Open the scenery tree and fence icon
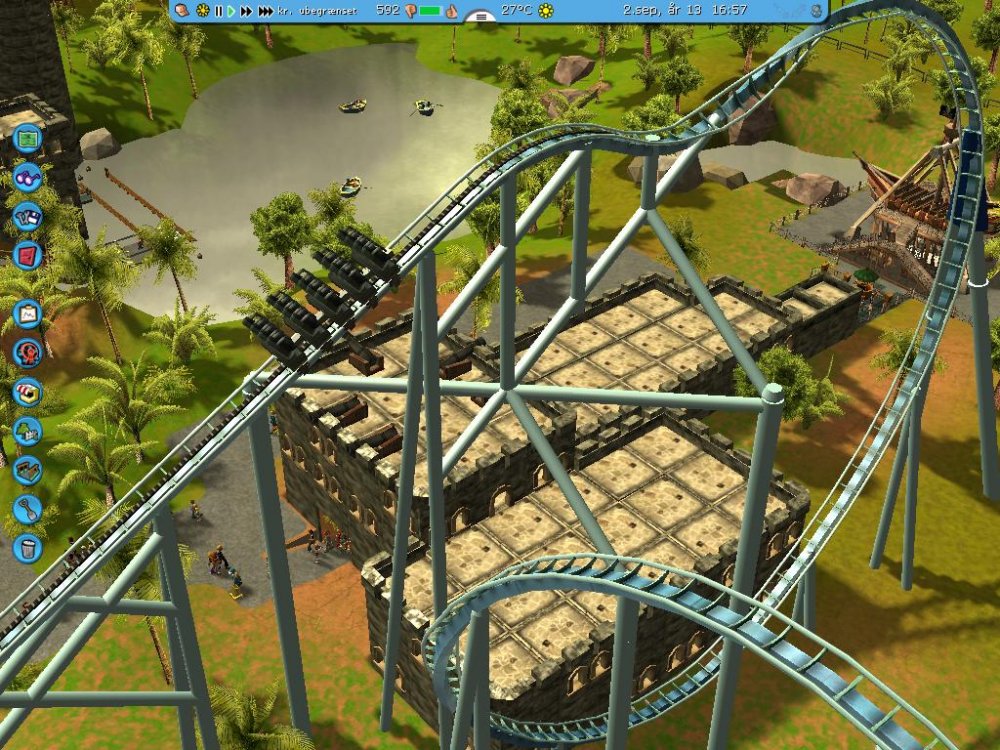The image size is (1000, 750). [x=27, y=431]
